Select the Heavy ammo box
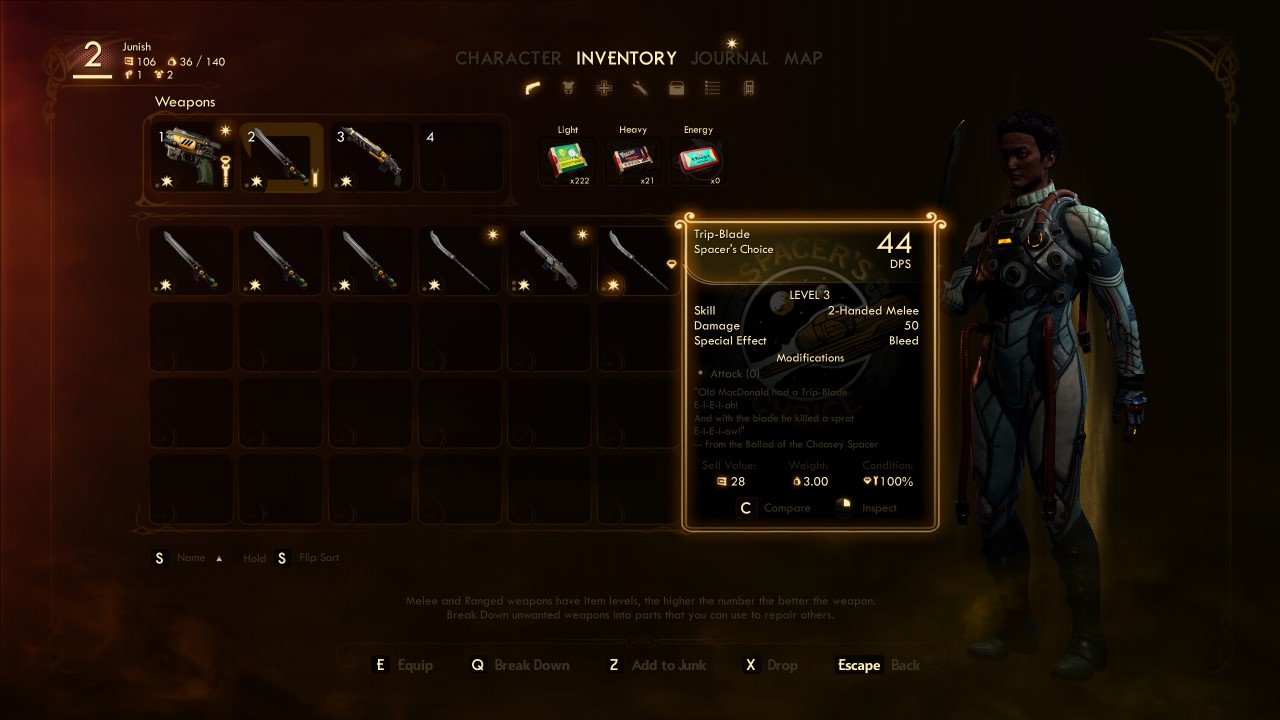1280x720 pixels. coord(633,160)
